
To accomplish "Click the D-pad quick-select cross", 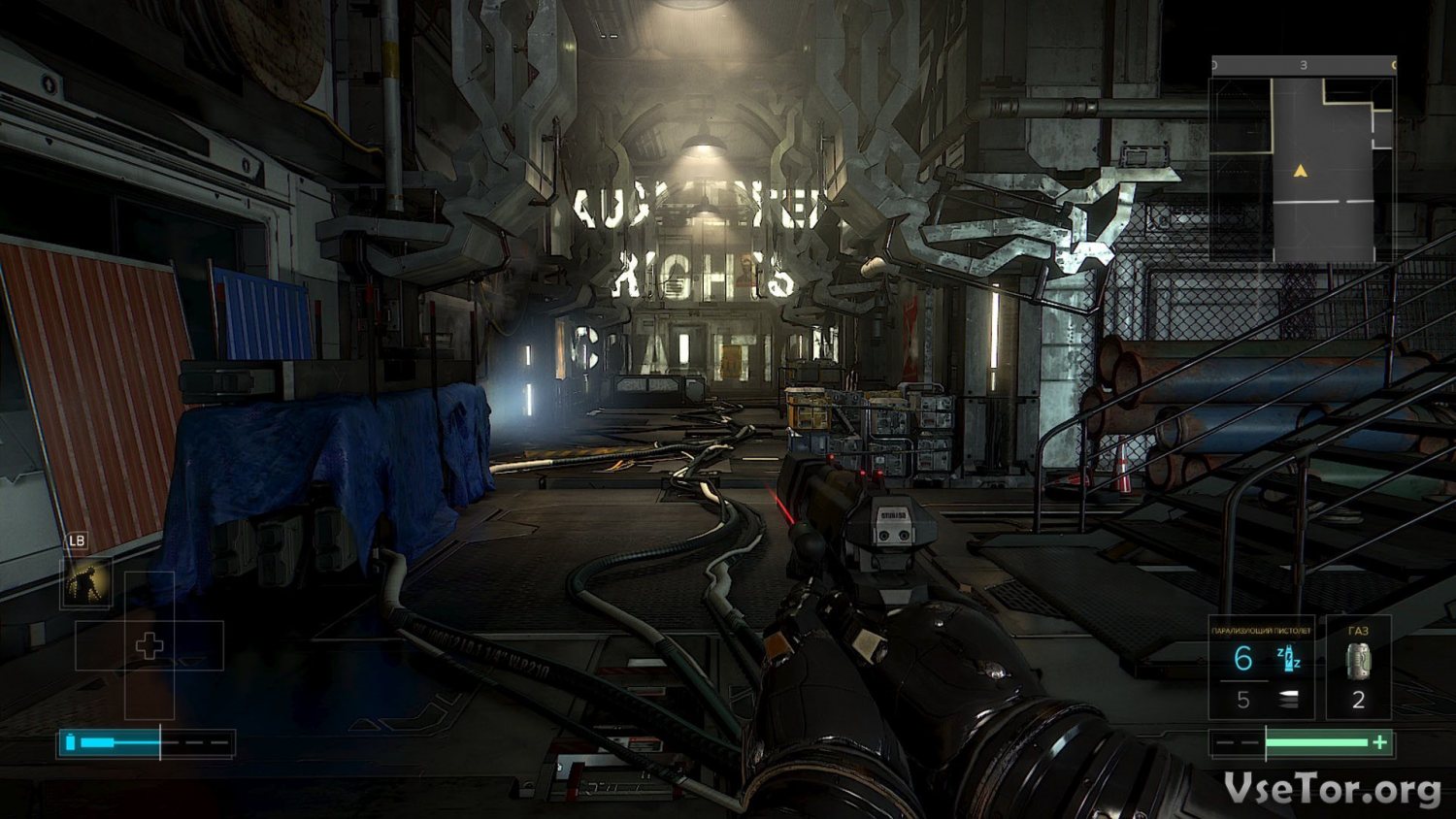I will [x=149, y=645].
